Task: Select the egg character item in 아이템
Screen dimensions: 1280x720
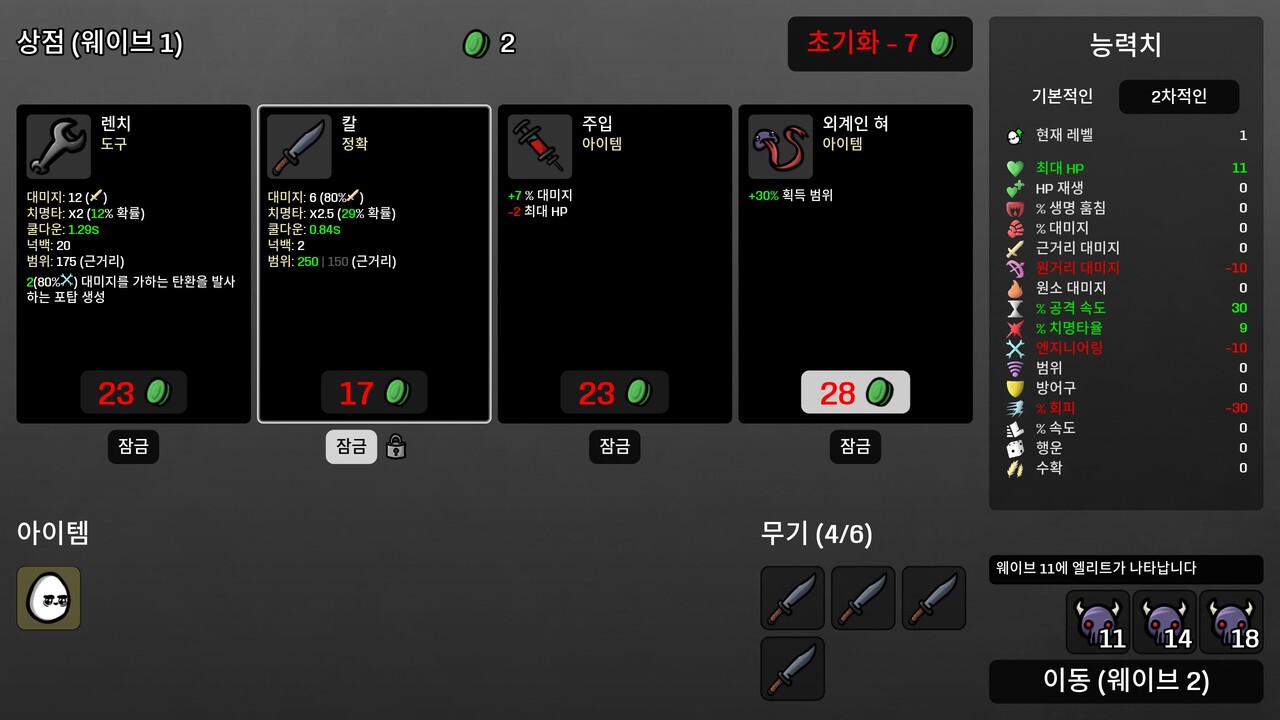Action: pyautogui.click(x=49, y=598)
